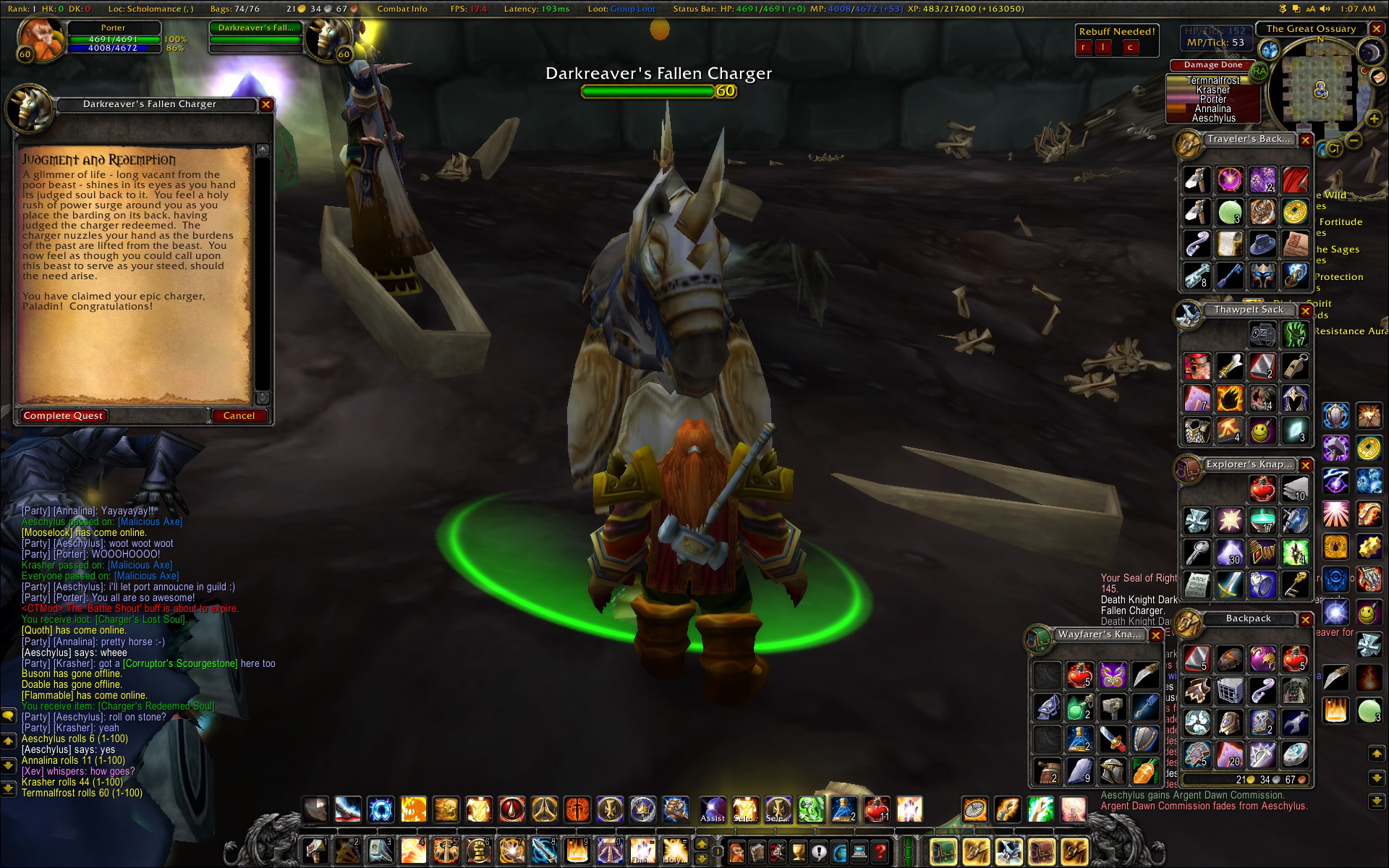Screen dimensions: 1389x868
Task: Cancel the Judgment and Redemption quest
Action: pyautogui.click(x=239, y=415)
